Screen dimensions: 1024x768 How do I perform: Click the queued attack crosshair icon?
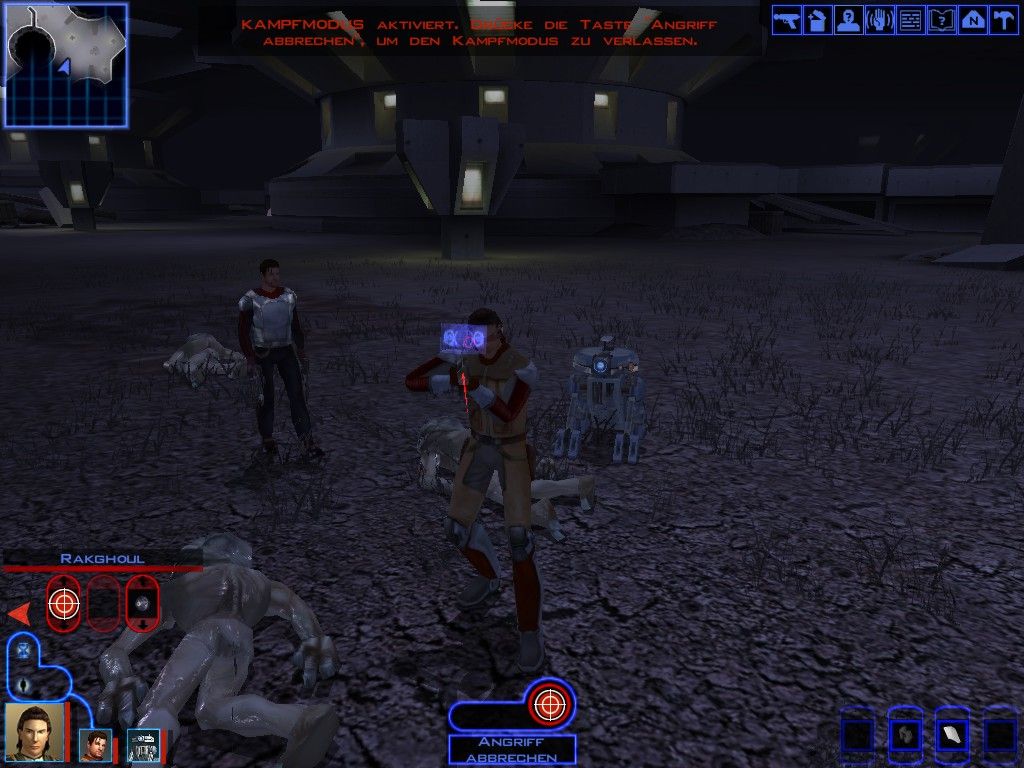point(547,705)
